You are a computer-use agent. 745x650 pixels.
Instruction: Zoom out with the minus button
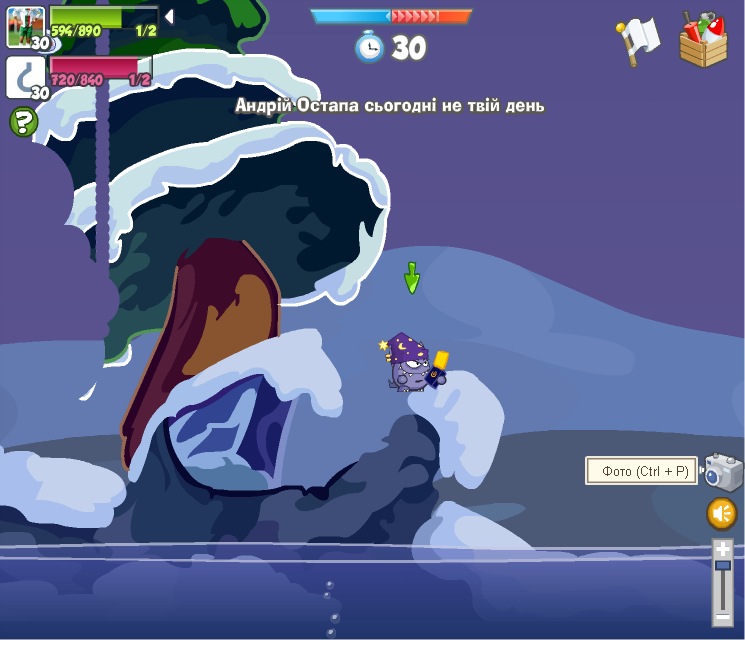[722, 618]
